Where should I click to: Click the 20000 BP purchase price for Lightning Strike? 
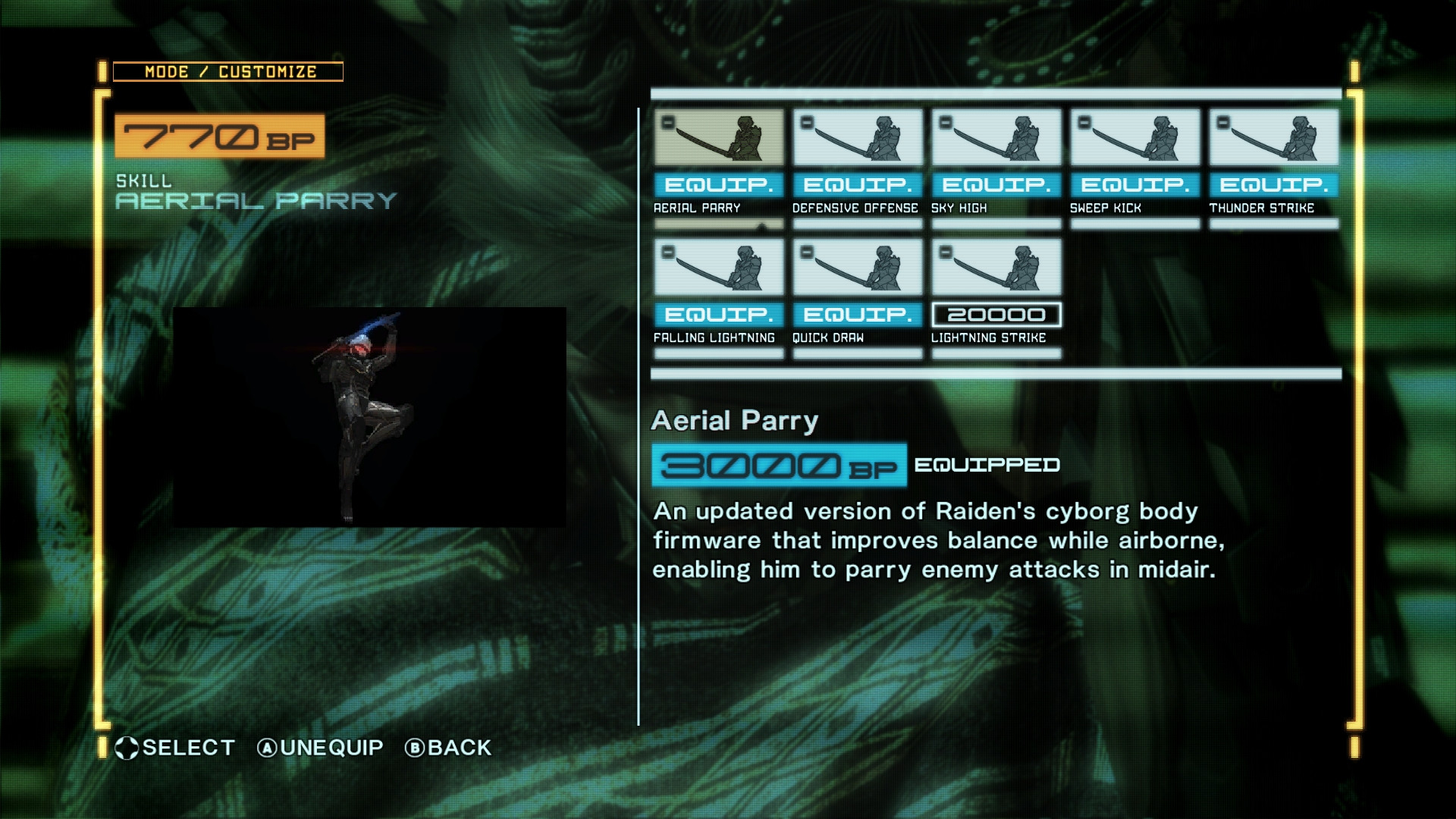[995, 314]
